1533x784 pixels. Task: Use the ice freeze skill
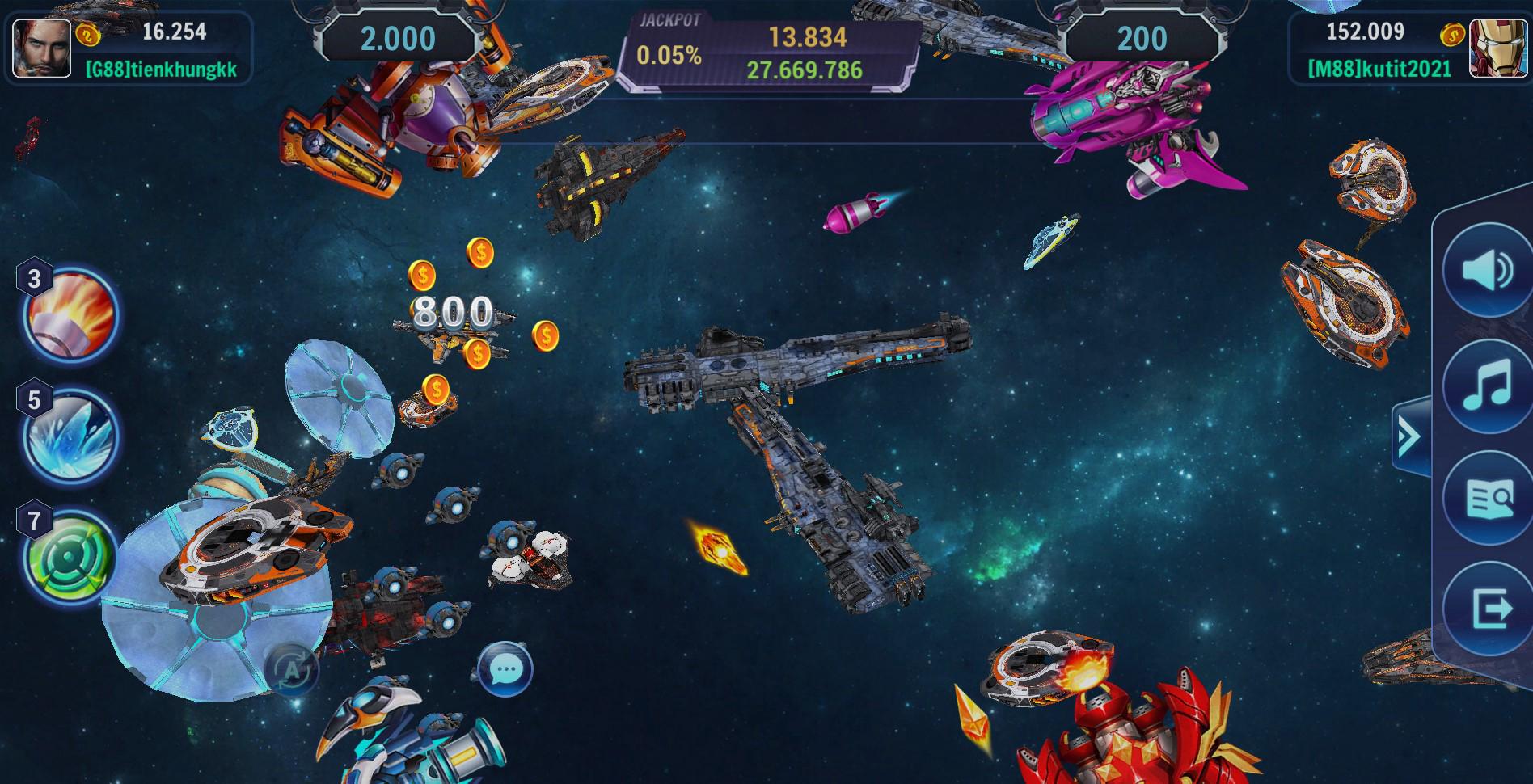pos(71,435)
